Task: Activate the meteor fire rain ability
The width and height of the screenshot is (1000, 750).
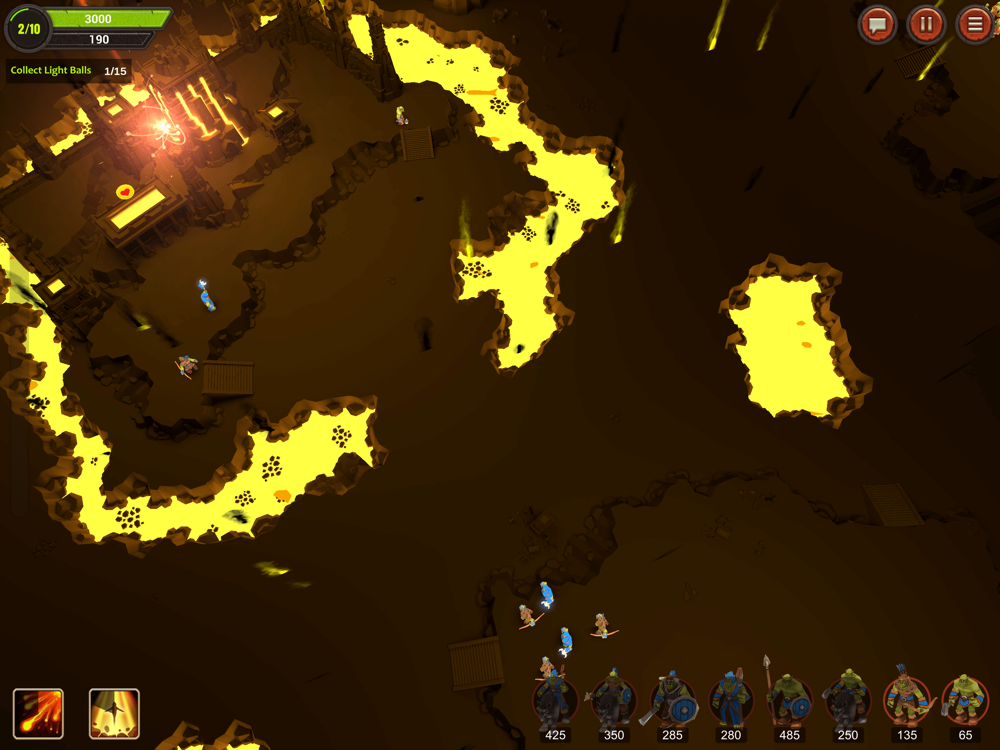Action: tap(38, 714)
